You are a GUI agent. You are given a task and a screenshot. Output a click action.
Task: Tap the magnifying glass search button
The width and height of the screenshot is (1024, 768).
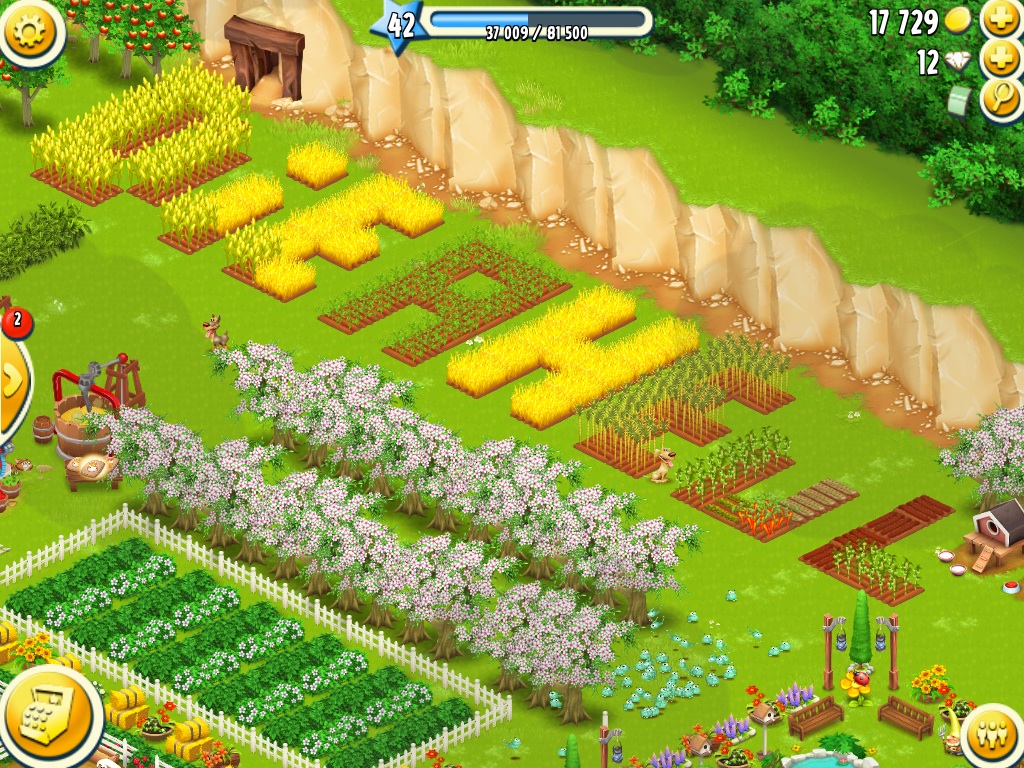pyautogui.click(x=1001, y=99)
